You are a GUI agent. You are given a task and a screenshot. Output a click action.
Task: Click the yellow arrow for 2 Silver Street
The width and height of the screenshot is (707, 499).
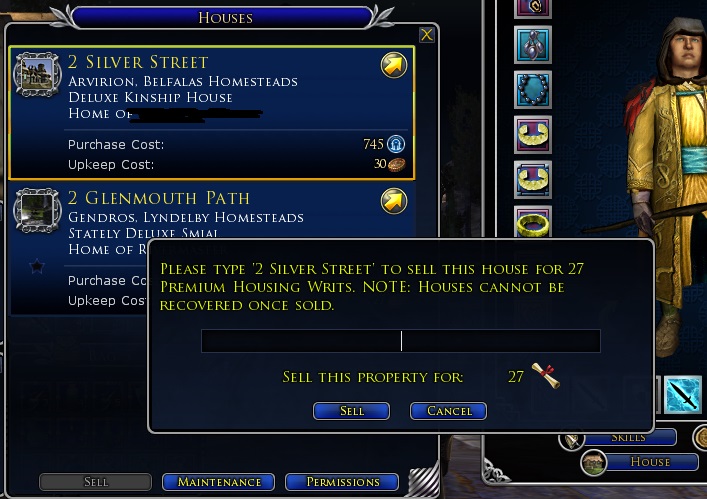pos(393,66)
